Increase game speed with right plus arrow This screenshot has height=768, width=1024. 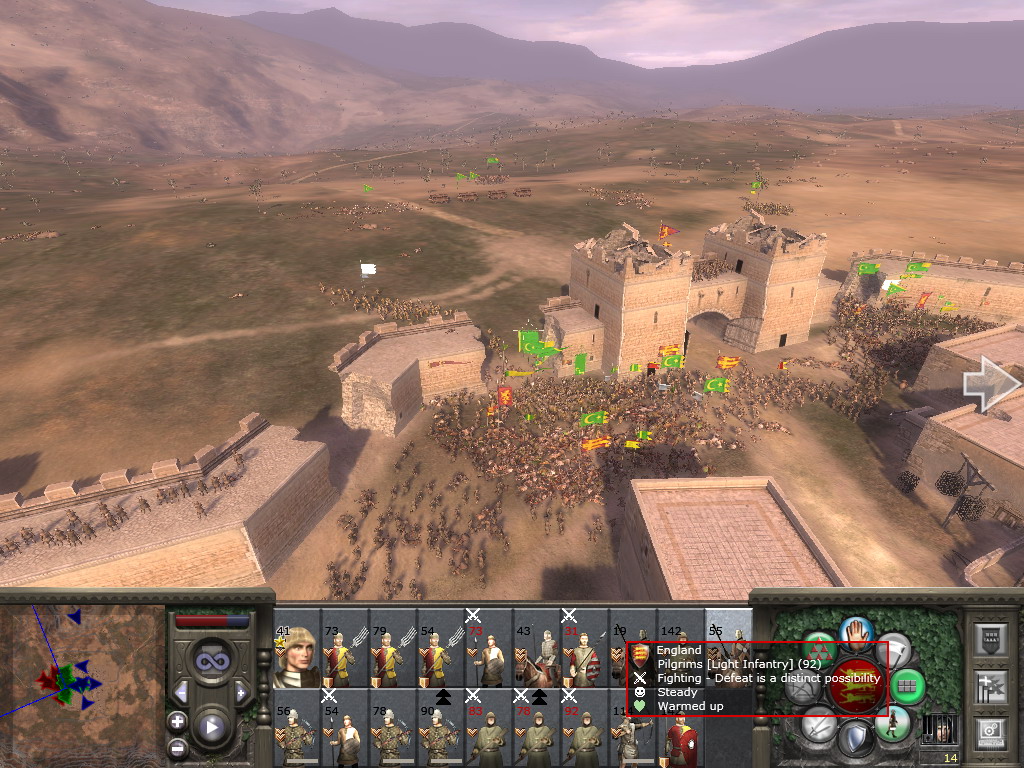coord(240,692)
